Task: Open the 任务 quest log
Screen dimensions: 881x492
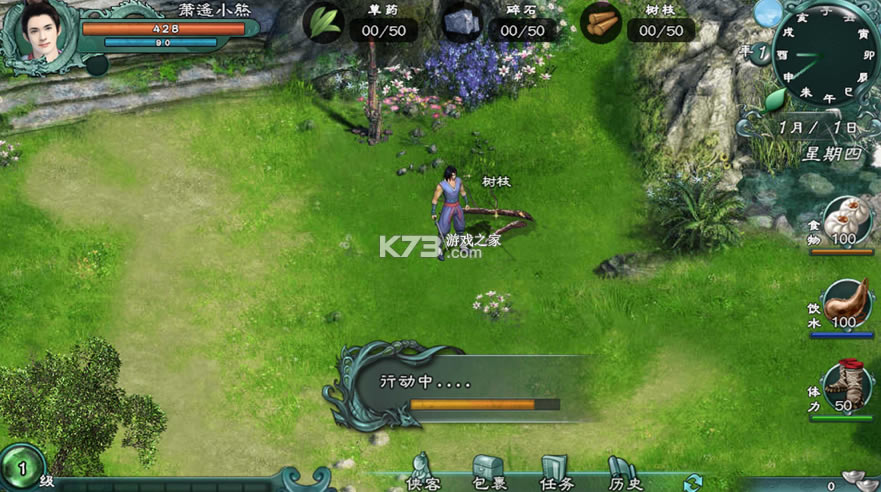Action: coord(555,472)
